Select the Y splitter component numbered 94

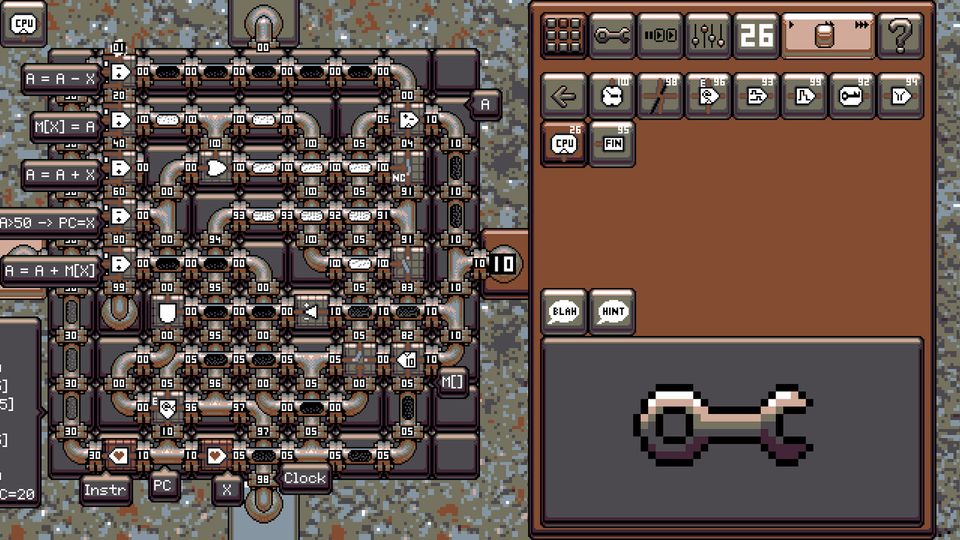(x=901, y=96)
